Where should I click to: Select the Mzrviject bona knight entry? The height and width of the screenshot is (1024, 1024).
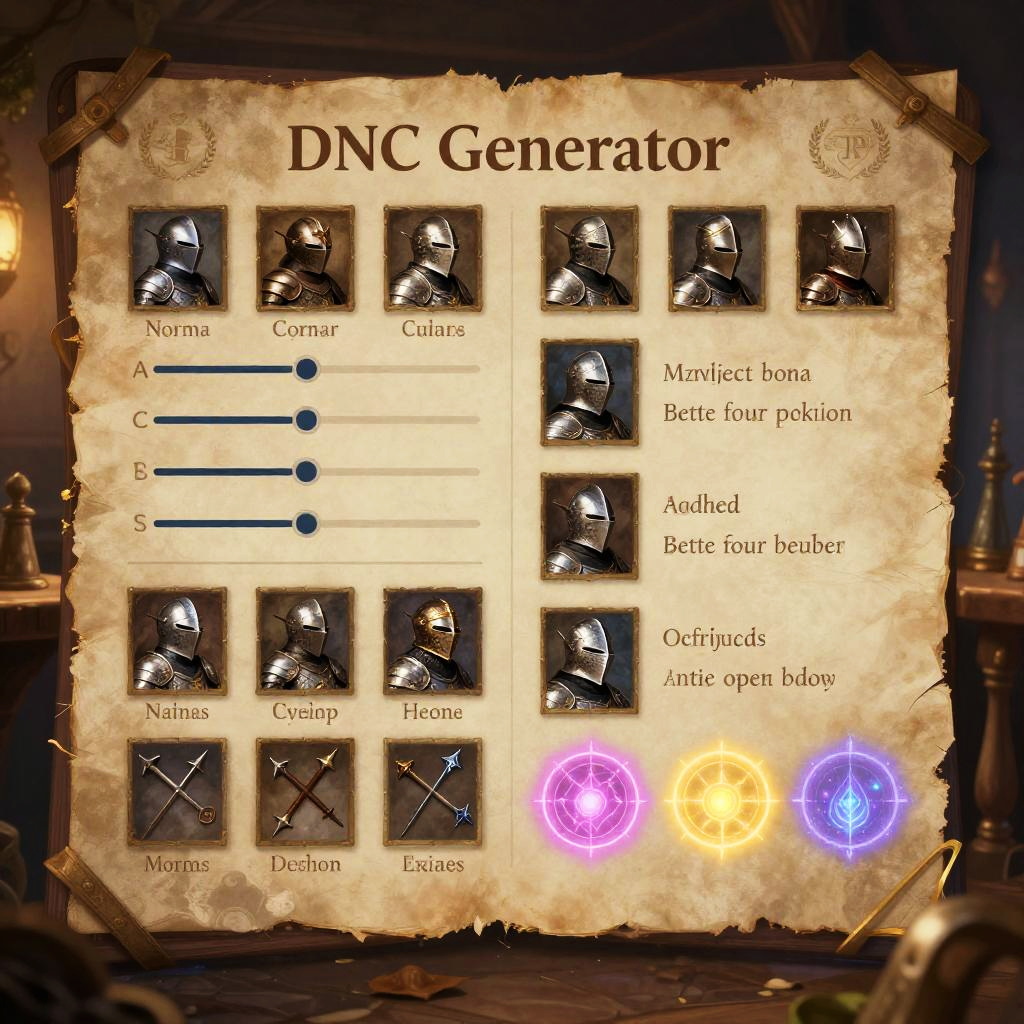pos(589,392)
